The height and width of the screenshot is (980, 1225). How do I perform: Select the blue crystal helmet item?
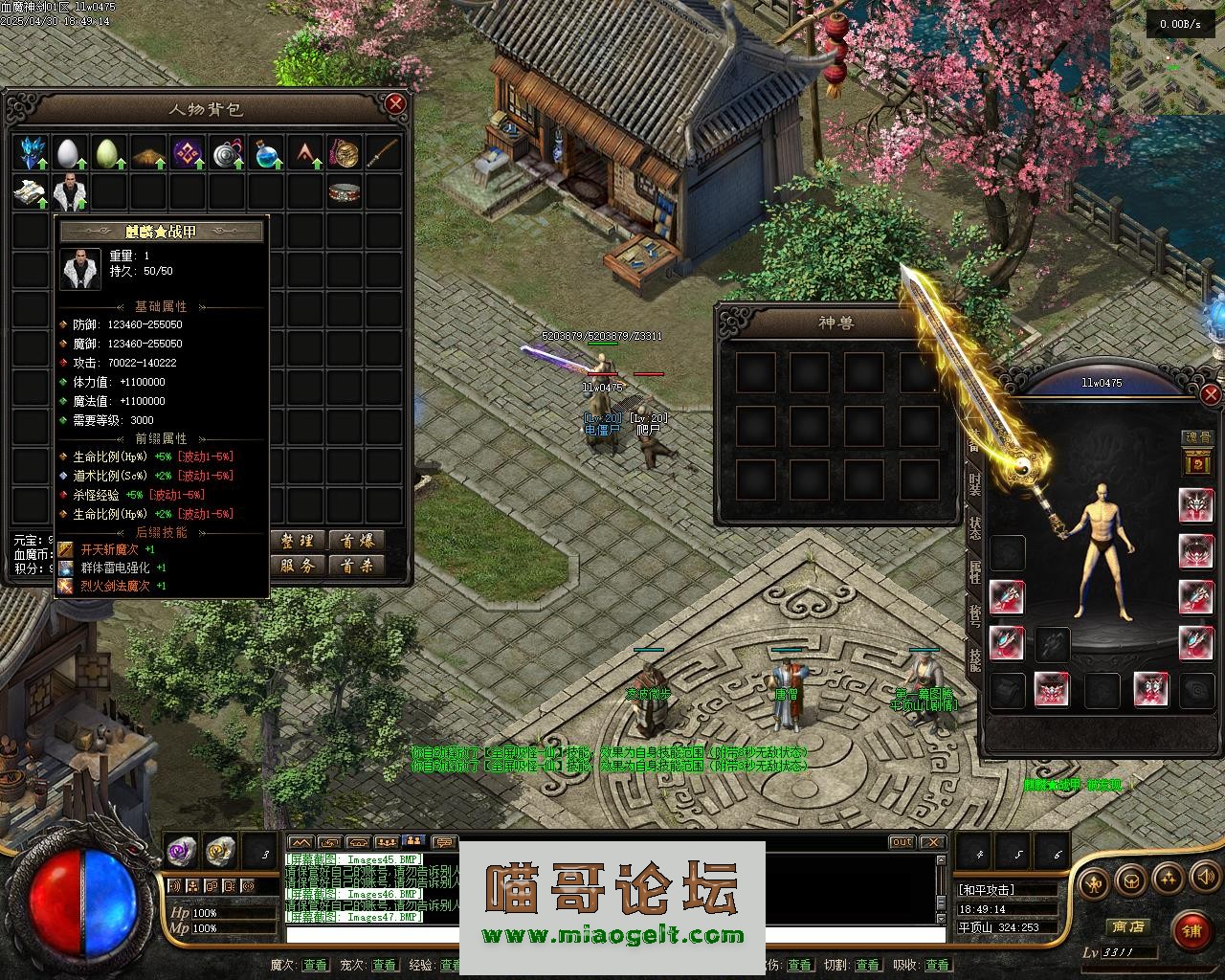(x=33, y=152)
